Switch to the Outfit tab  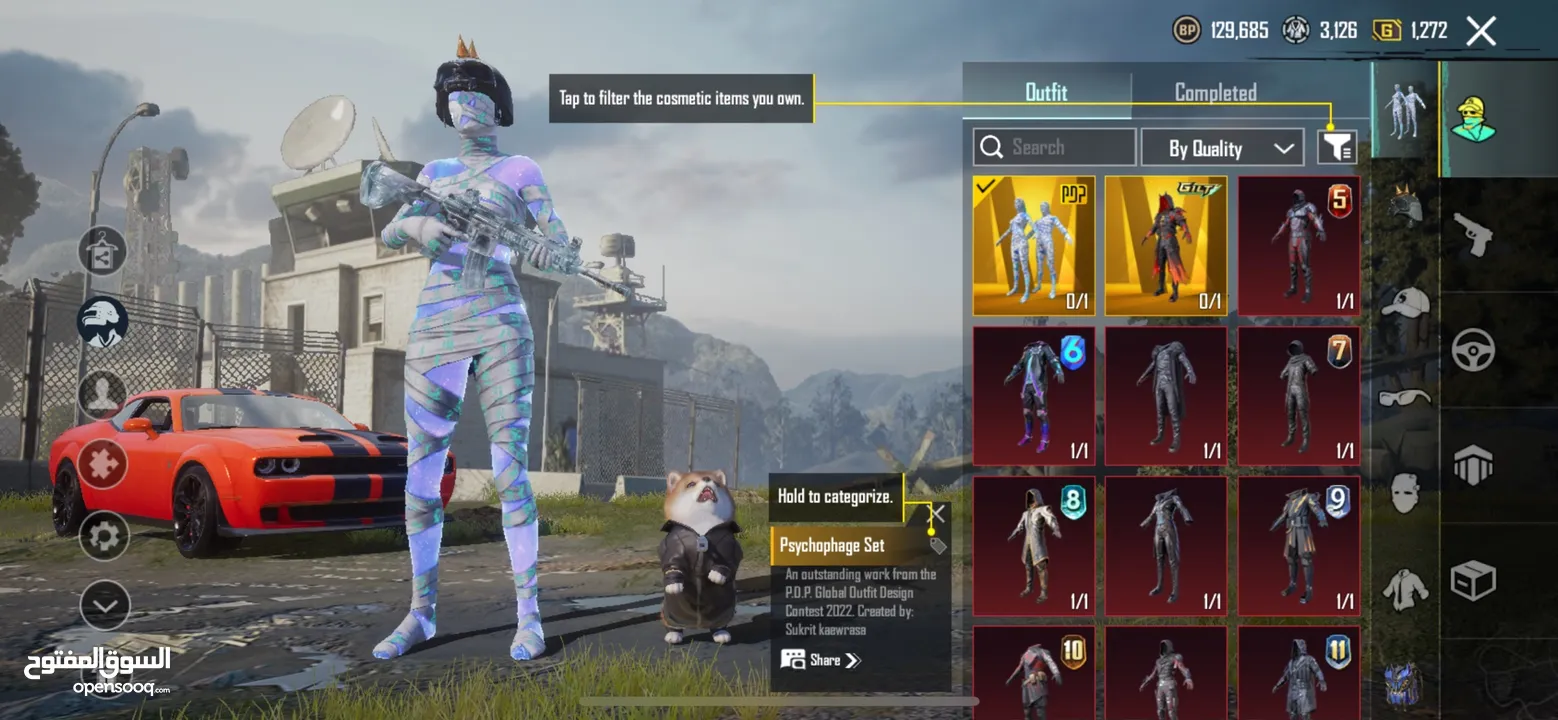[1046, 92]
